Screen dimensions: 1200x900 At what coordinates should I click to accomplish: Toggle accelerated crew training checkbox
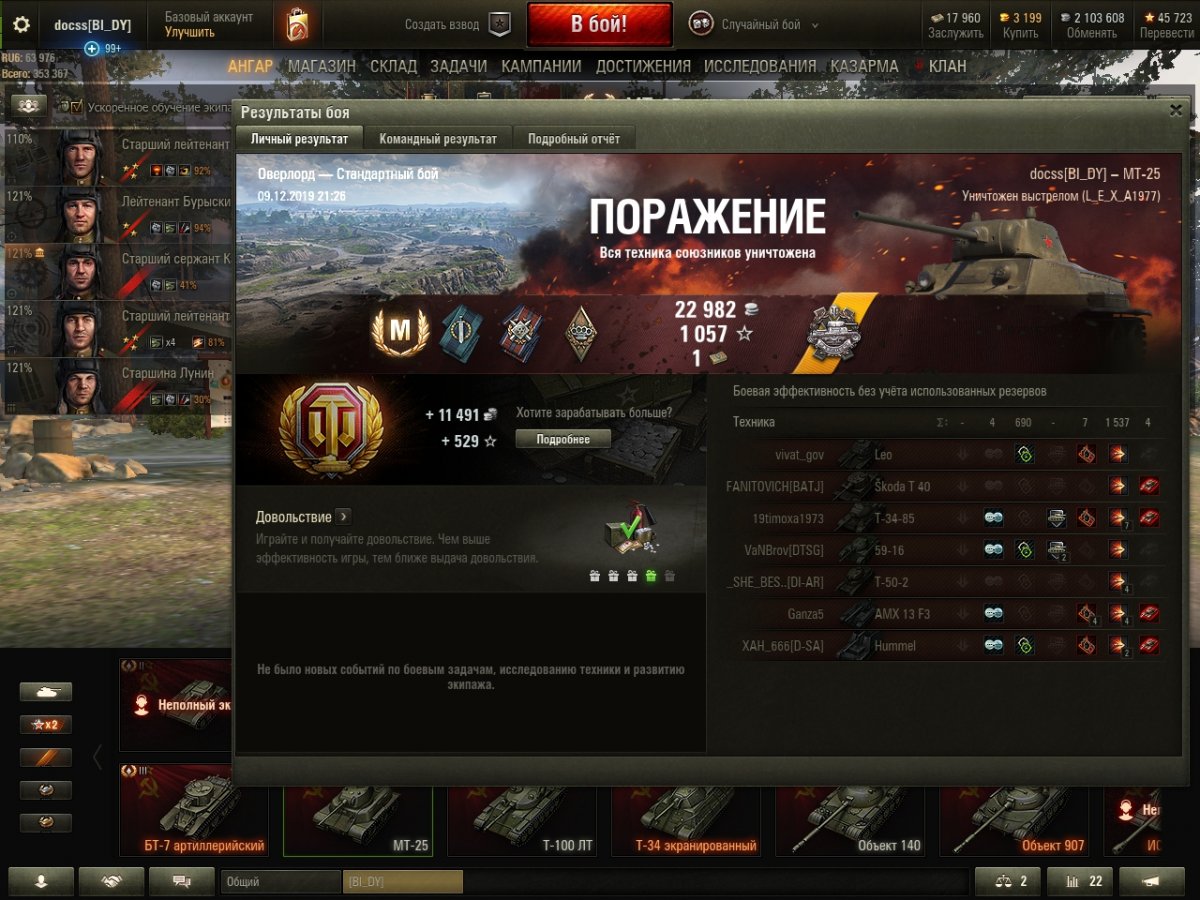point(77,106)
